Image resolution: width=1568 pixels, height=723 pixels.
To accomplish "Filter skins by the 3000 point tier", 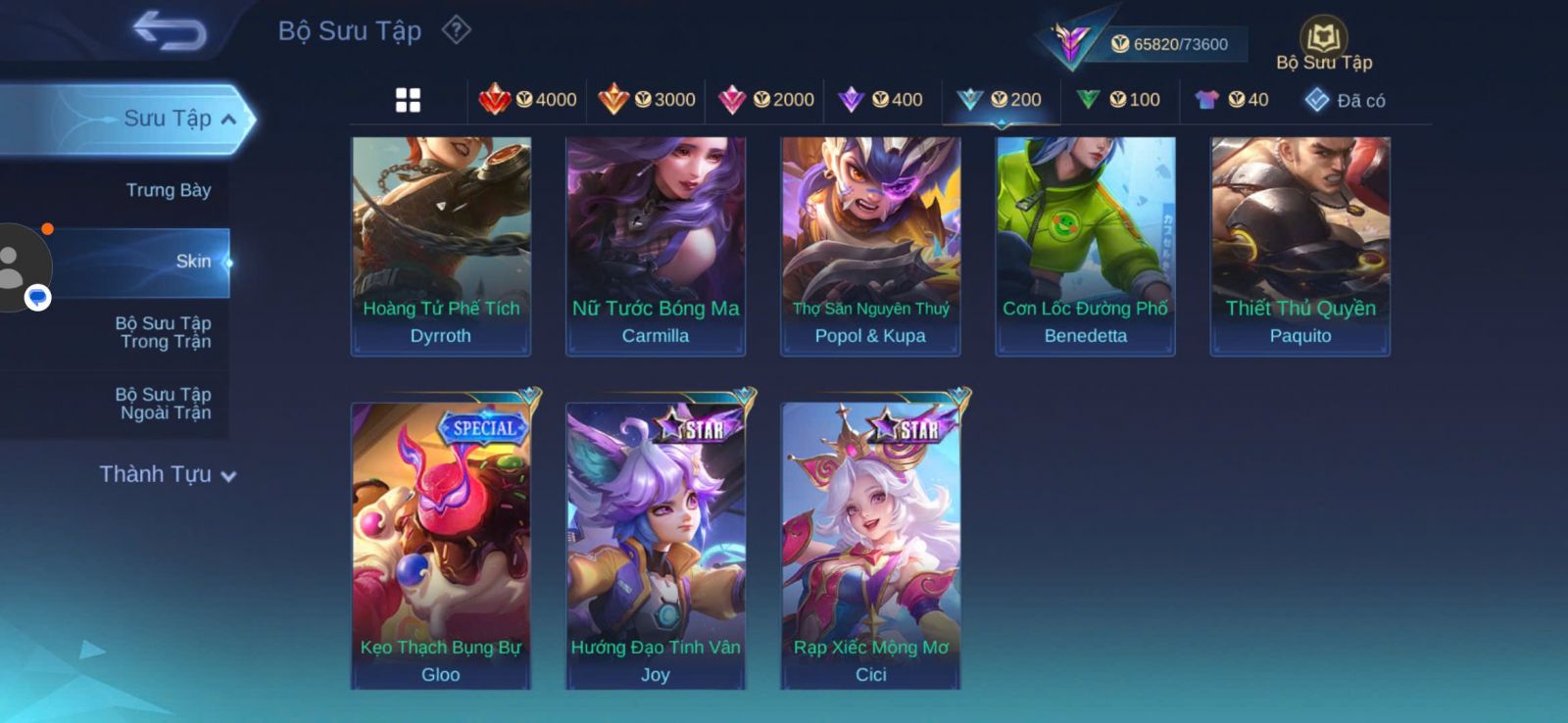I will point(647,100).
